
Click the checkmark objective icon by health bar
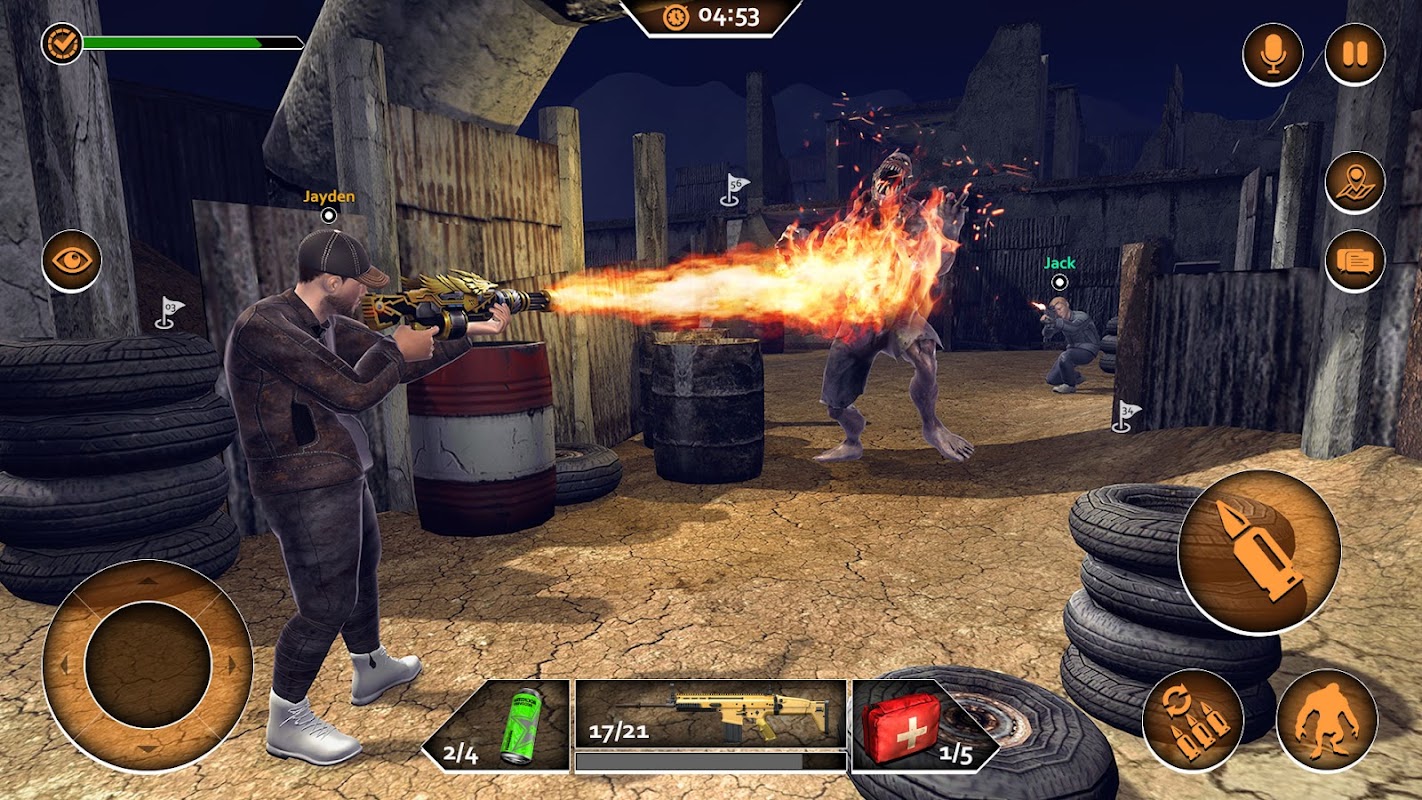[61, 43]
